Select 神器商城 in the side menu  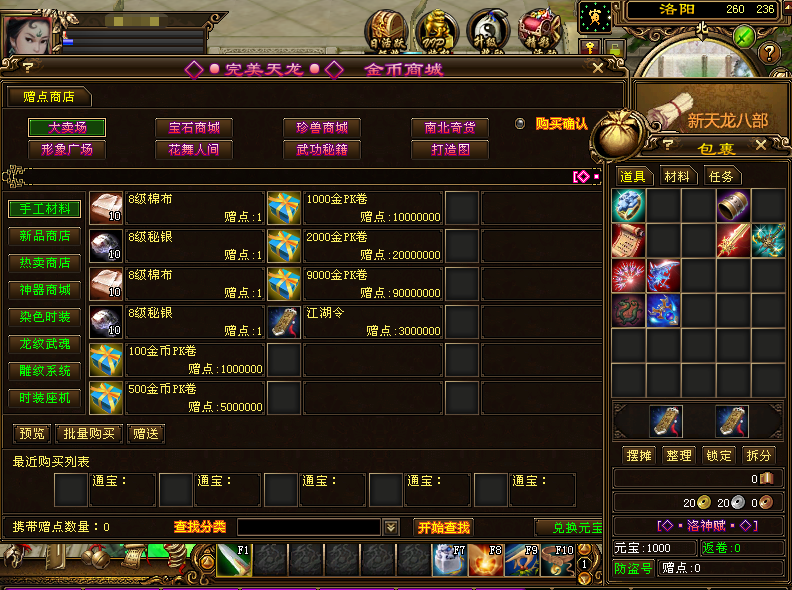[45, 290]
